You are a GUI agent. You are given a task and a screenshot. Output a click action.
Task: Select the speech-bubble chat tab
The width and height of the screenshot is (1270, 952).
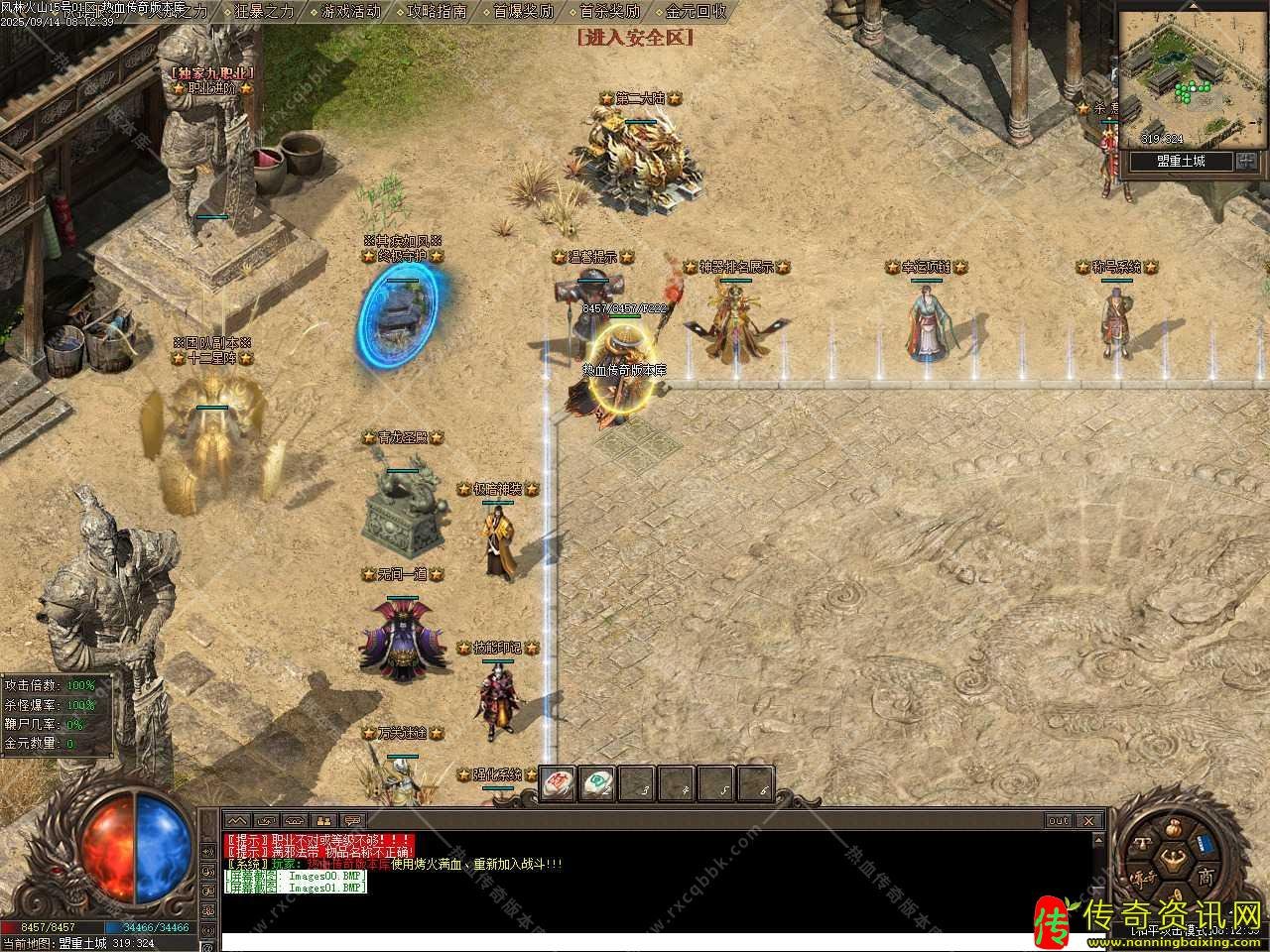353,821
